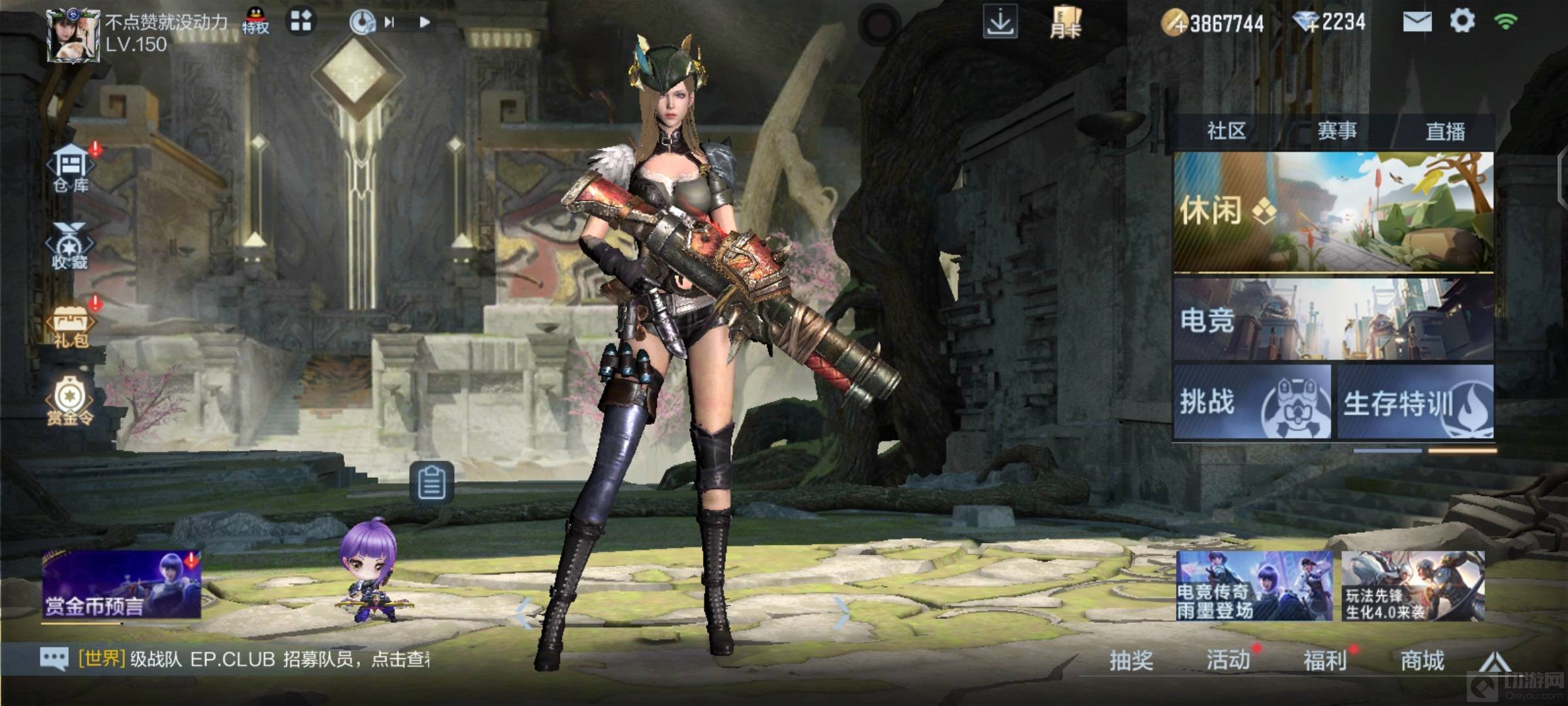
Task: Open the 福利 benefits page
Action: point(1324,660)
